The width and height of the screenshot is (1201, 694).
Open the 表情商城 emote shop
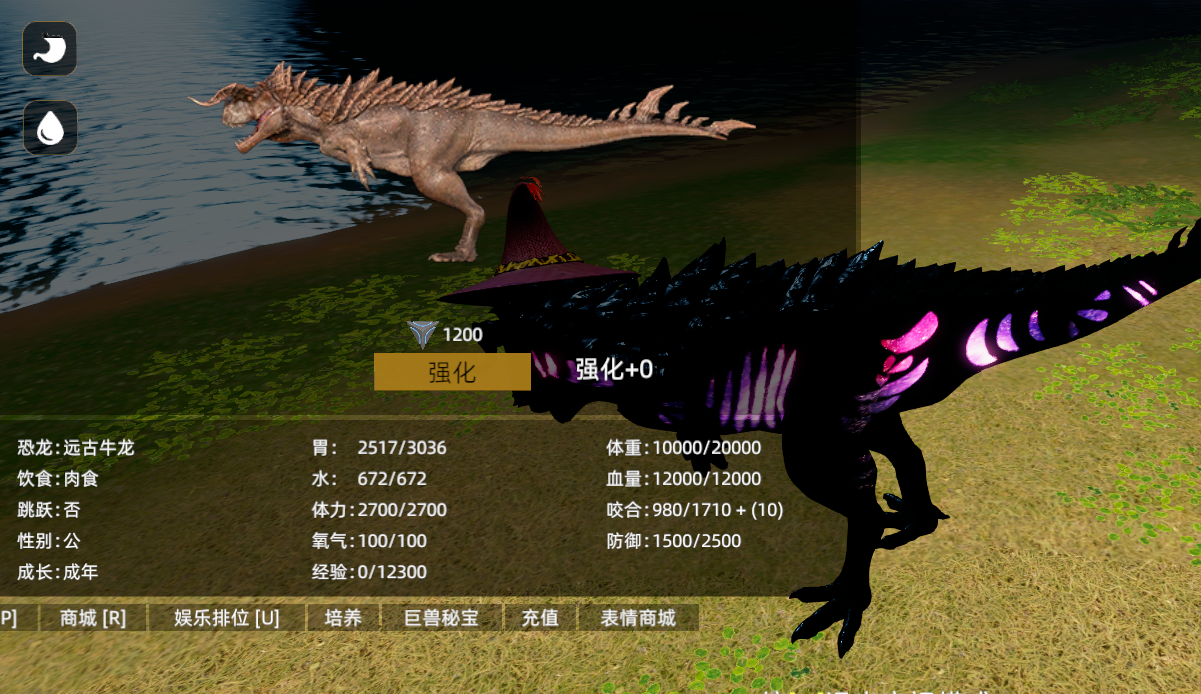[x=638, y=618]
